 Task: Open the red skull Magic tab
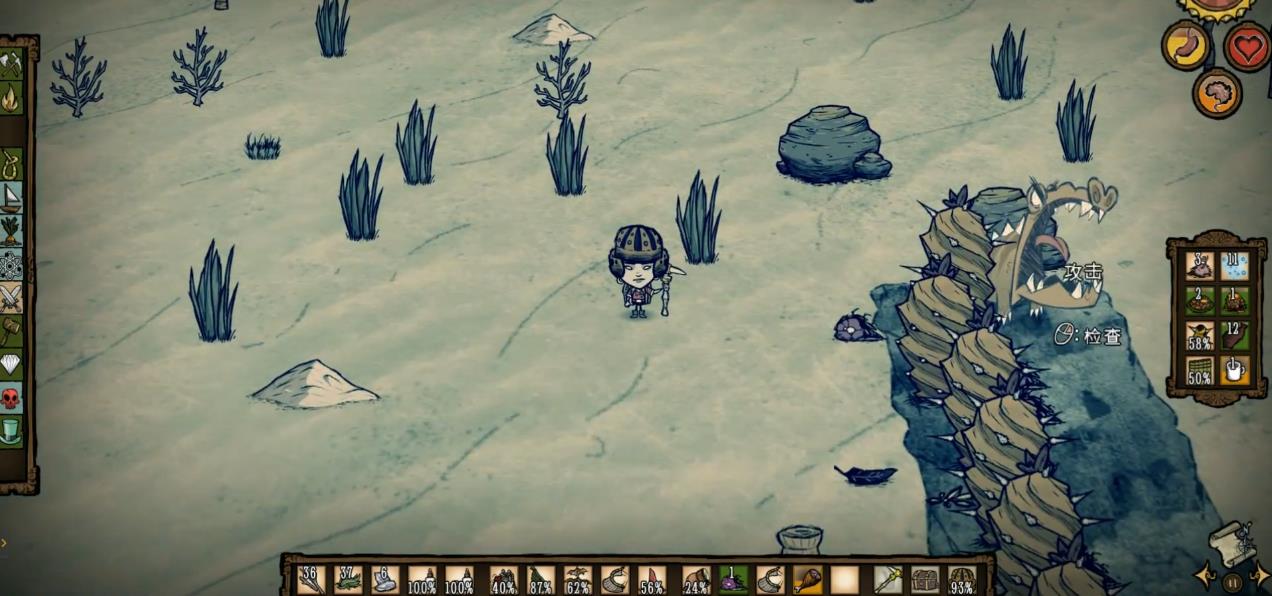11,398
